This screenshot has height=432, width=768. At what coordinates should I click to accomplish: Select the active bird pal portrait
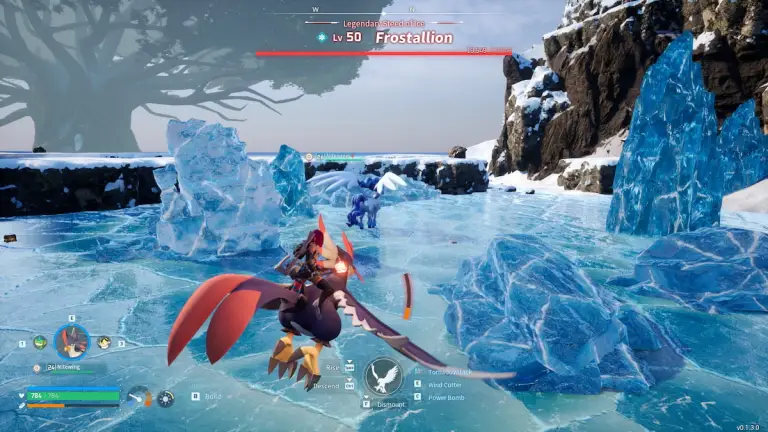tap(71, 342)
